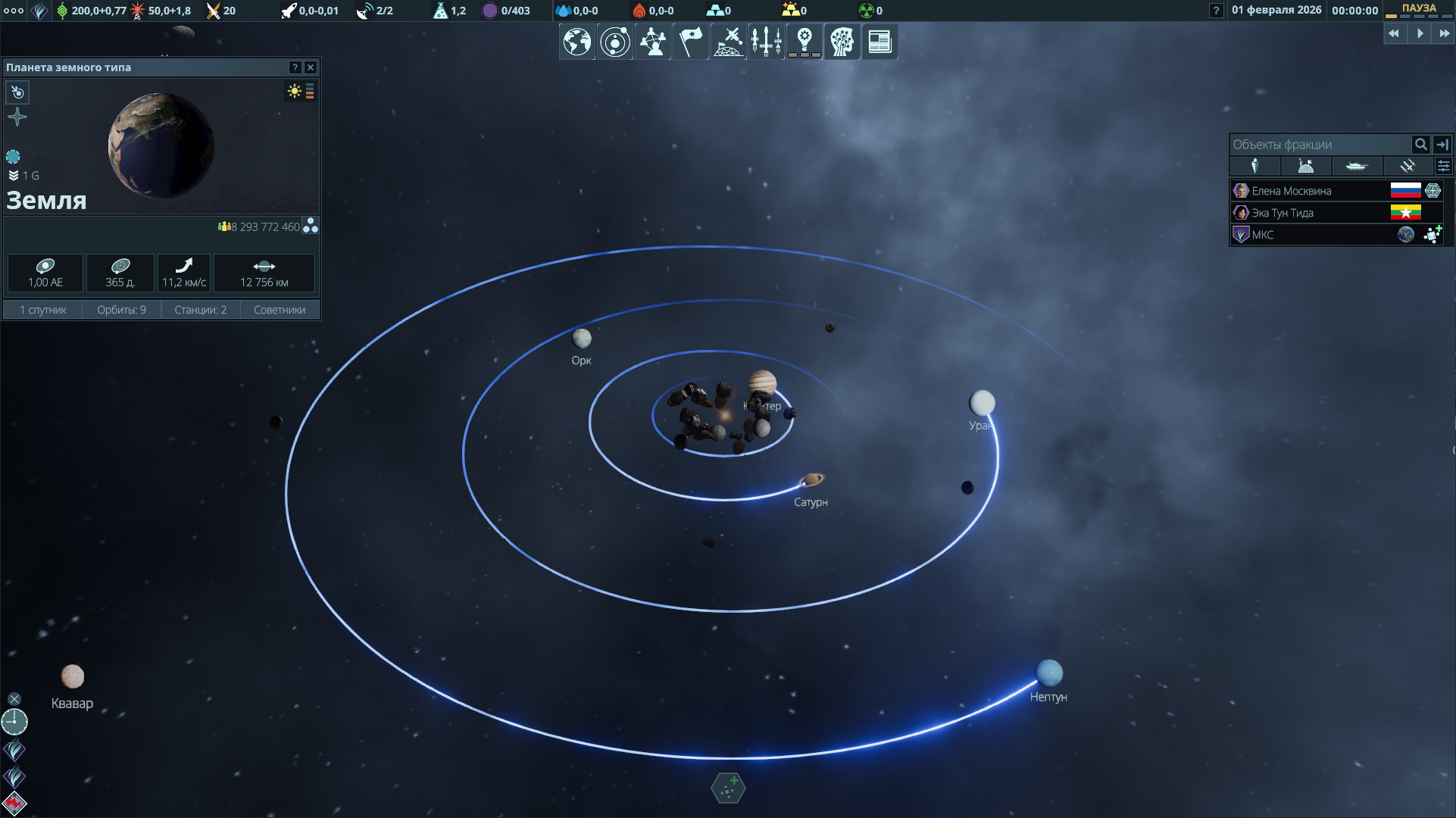Show the "1 спутник" tab
Viewport: 1456px width, 818px height.
43,310
